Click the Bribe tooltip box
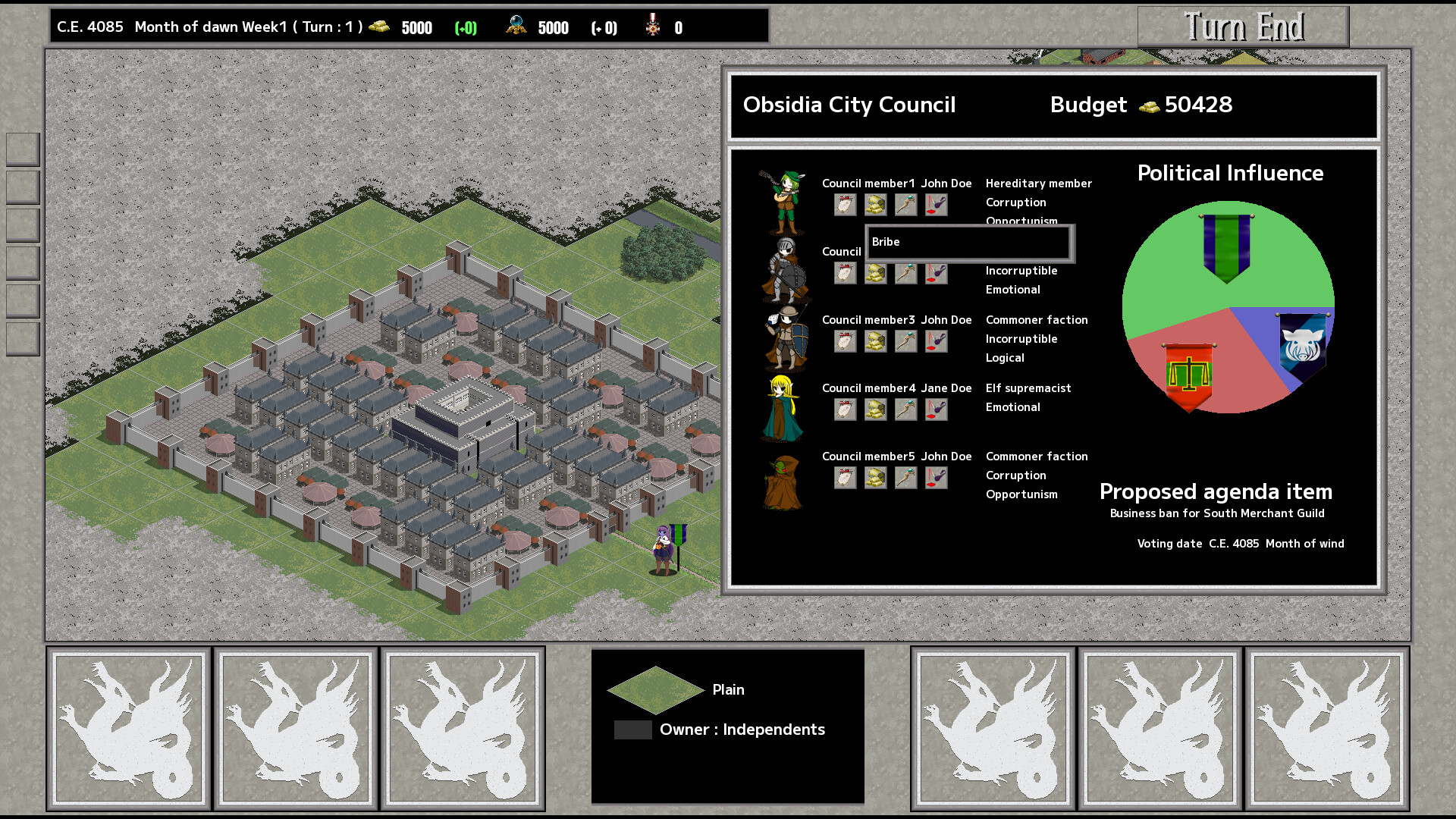This screenshot has height=819, width=1456. (x=968, y=243)
